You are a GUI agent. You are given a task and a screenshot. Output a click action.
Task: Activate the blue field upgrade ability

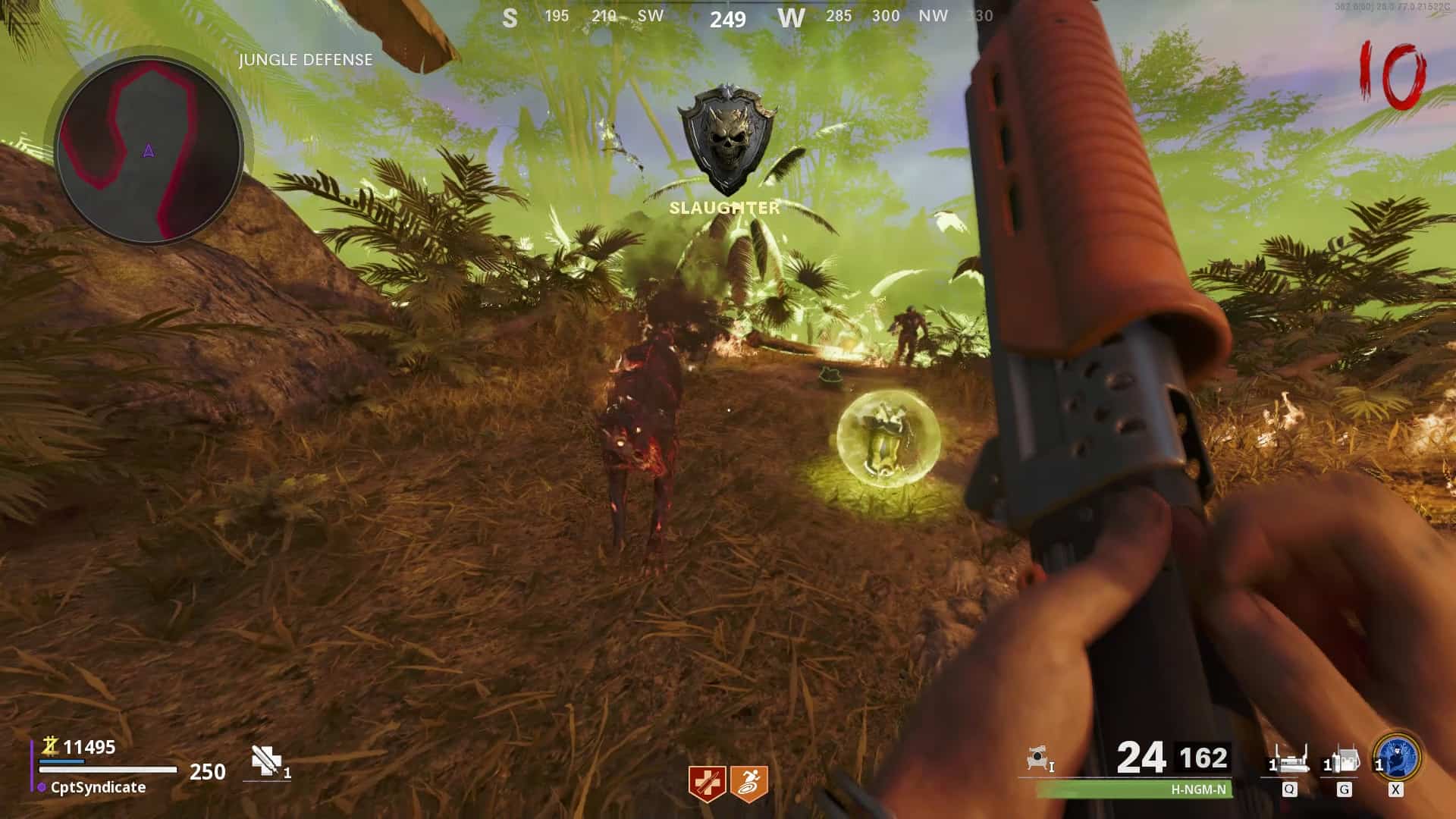click(x=1397, y=756)
